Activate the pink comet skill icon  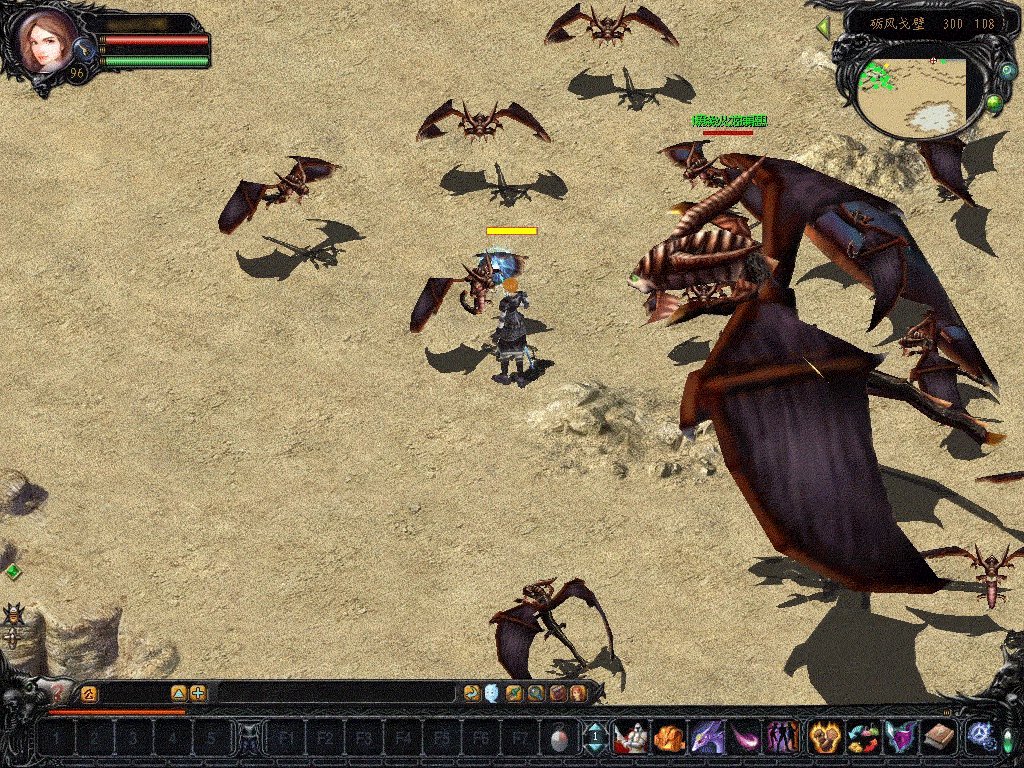(x=745, y=738)
